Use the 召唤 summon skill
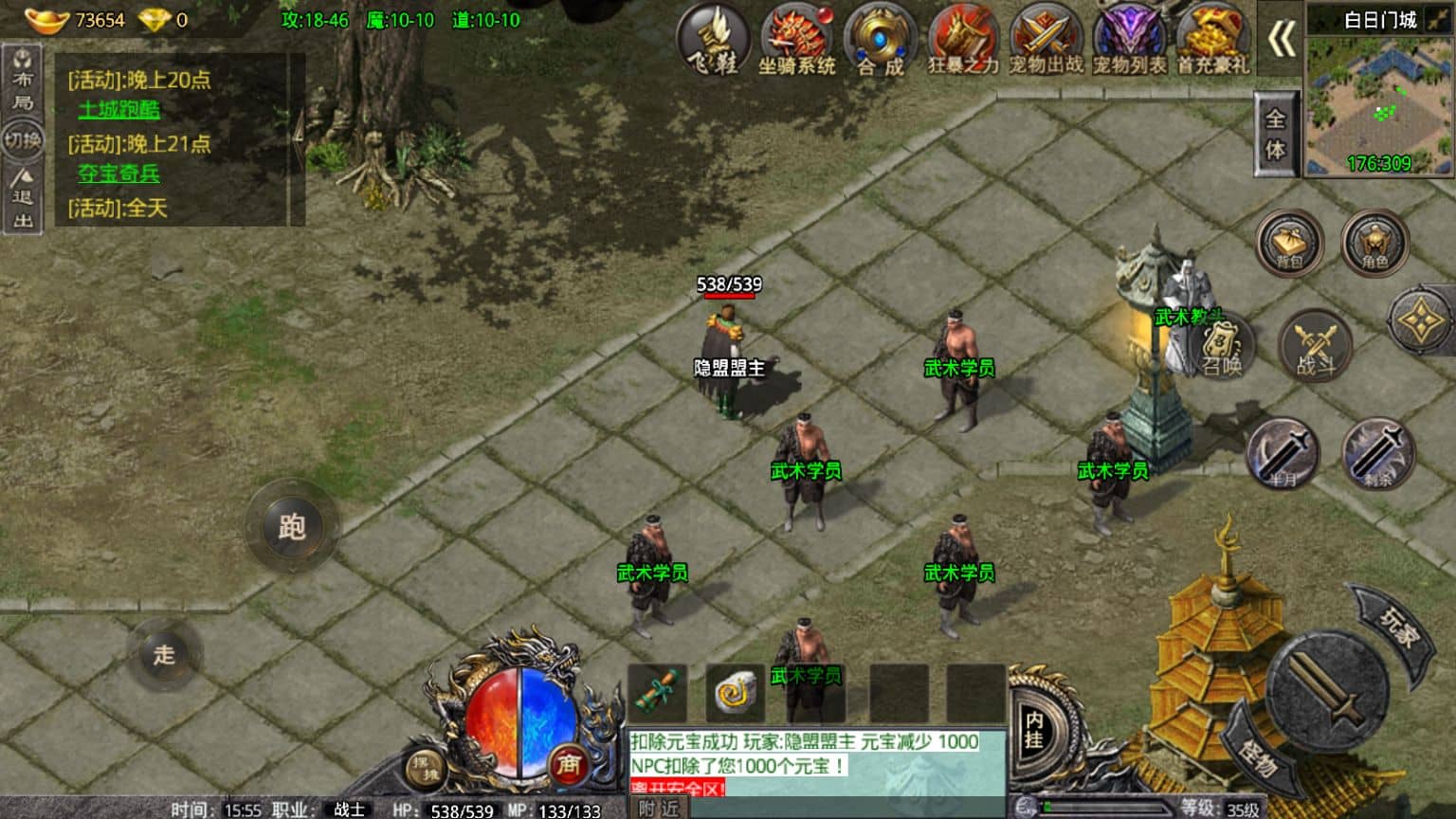Screen dimensions: 1456x819 [1223, 349]
